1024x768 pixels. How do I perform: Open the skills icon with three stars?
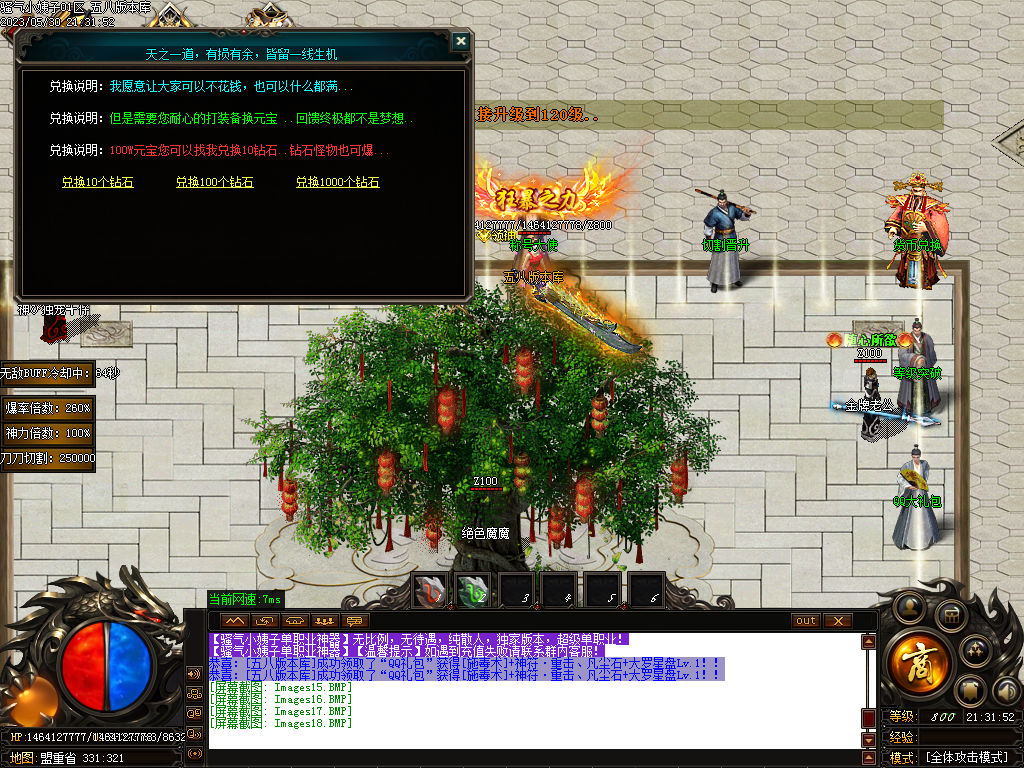coord(975,650)
